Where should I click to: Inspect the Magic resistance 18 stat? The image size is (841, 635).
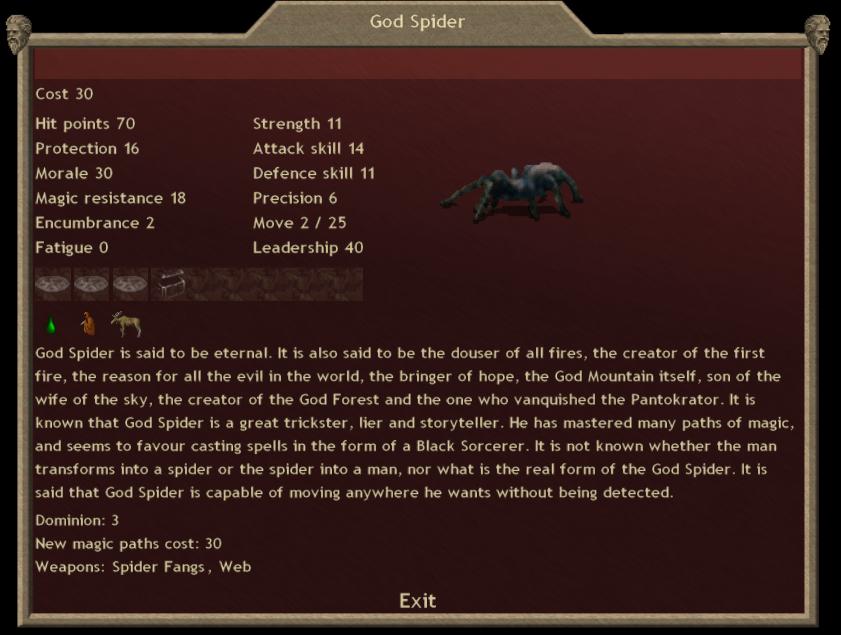pos(110,198)
